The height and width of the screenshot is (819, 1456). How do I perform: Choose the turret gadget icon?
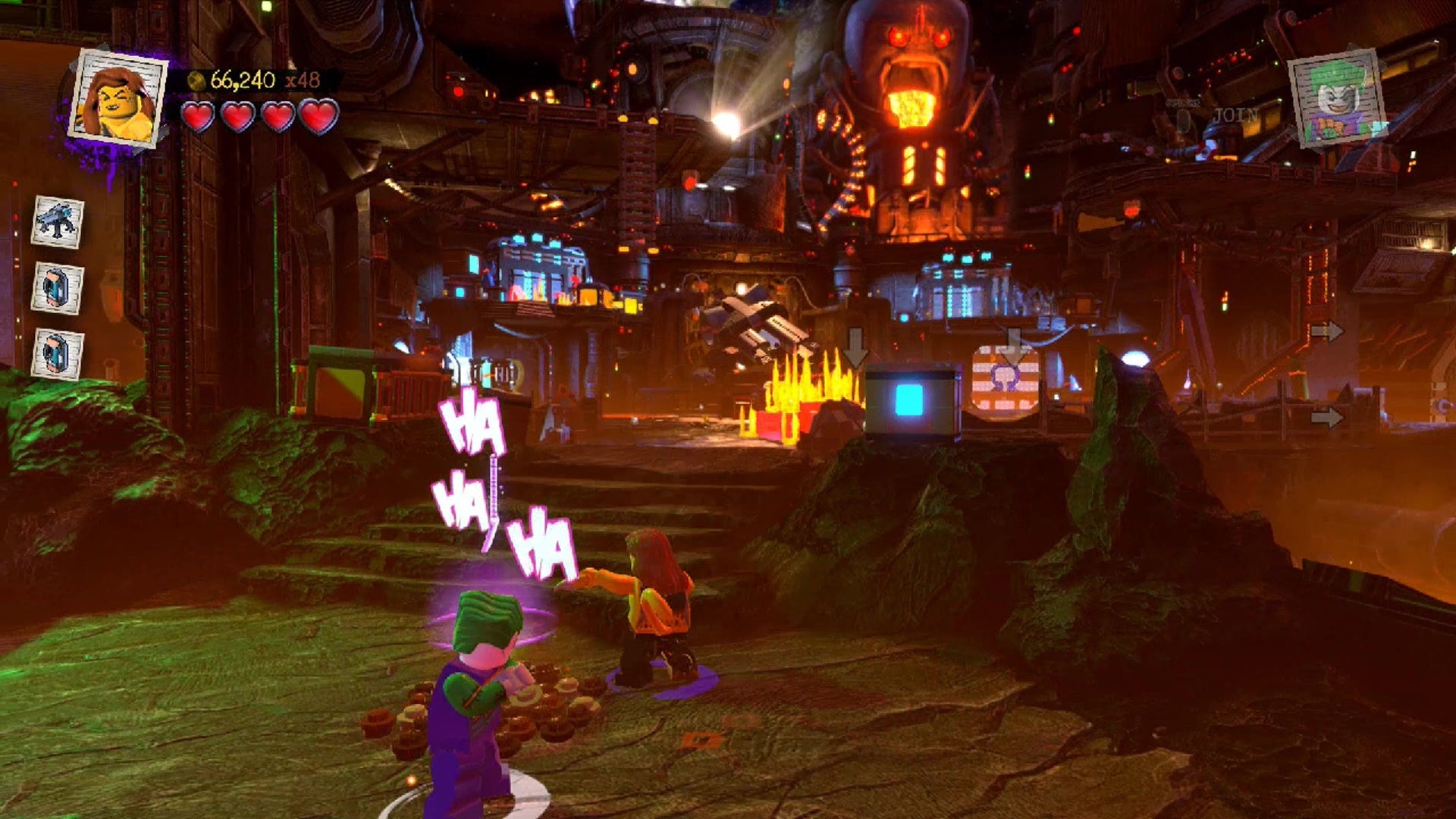[x=58, y=222]
